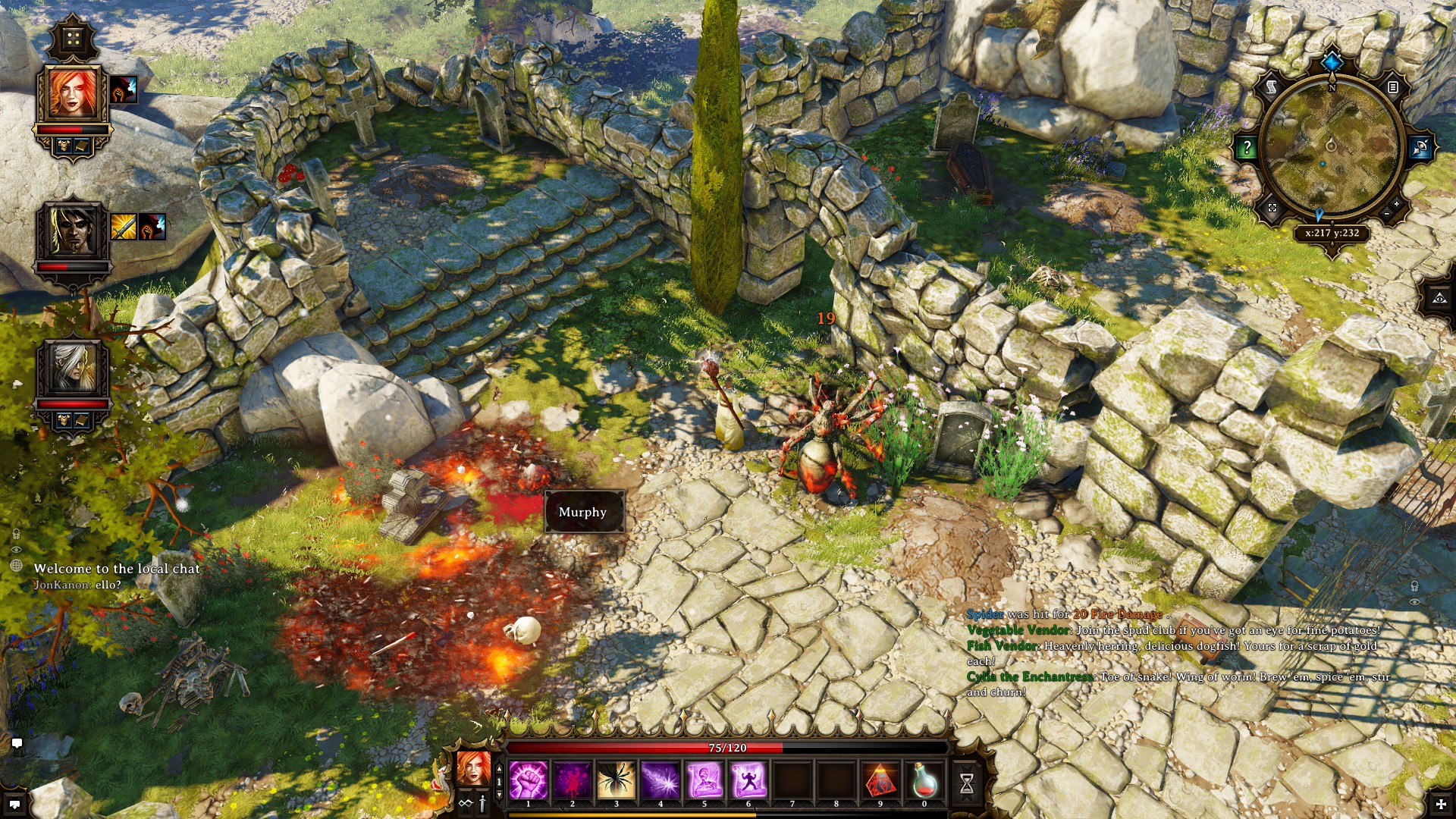Viewport: 1456px width, 819px height.
Task: Zoom out the minimap with the minus button
Action: (x=1385, y=215)
